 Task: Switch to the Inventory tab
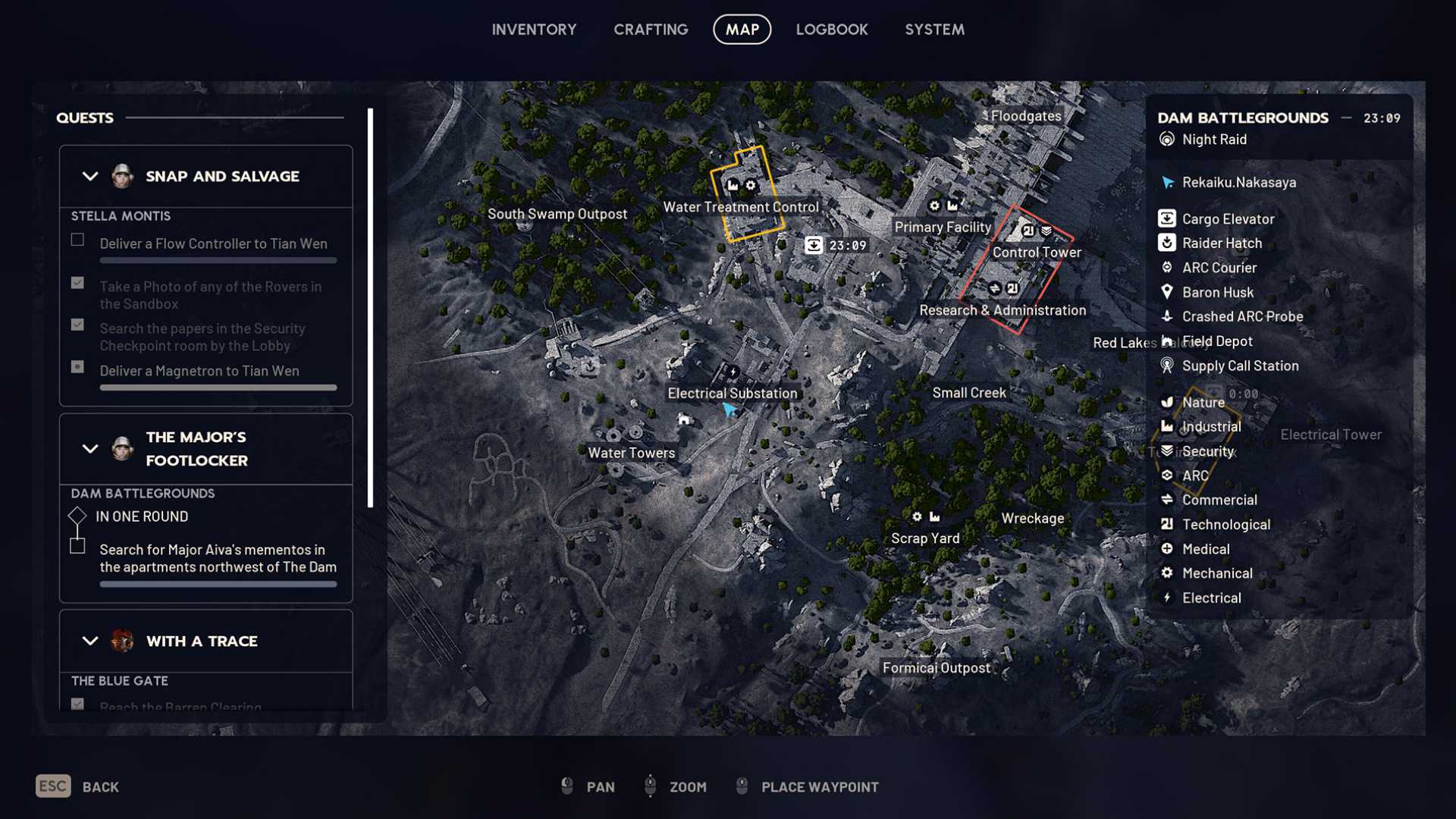[534, 30]
